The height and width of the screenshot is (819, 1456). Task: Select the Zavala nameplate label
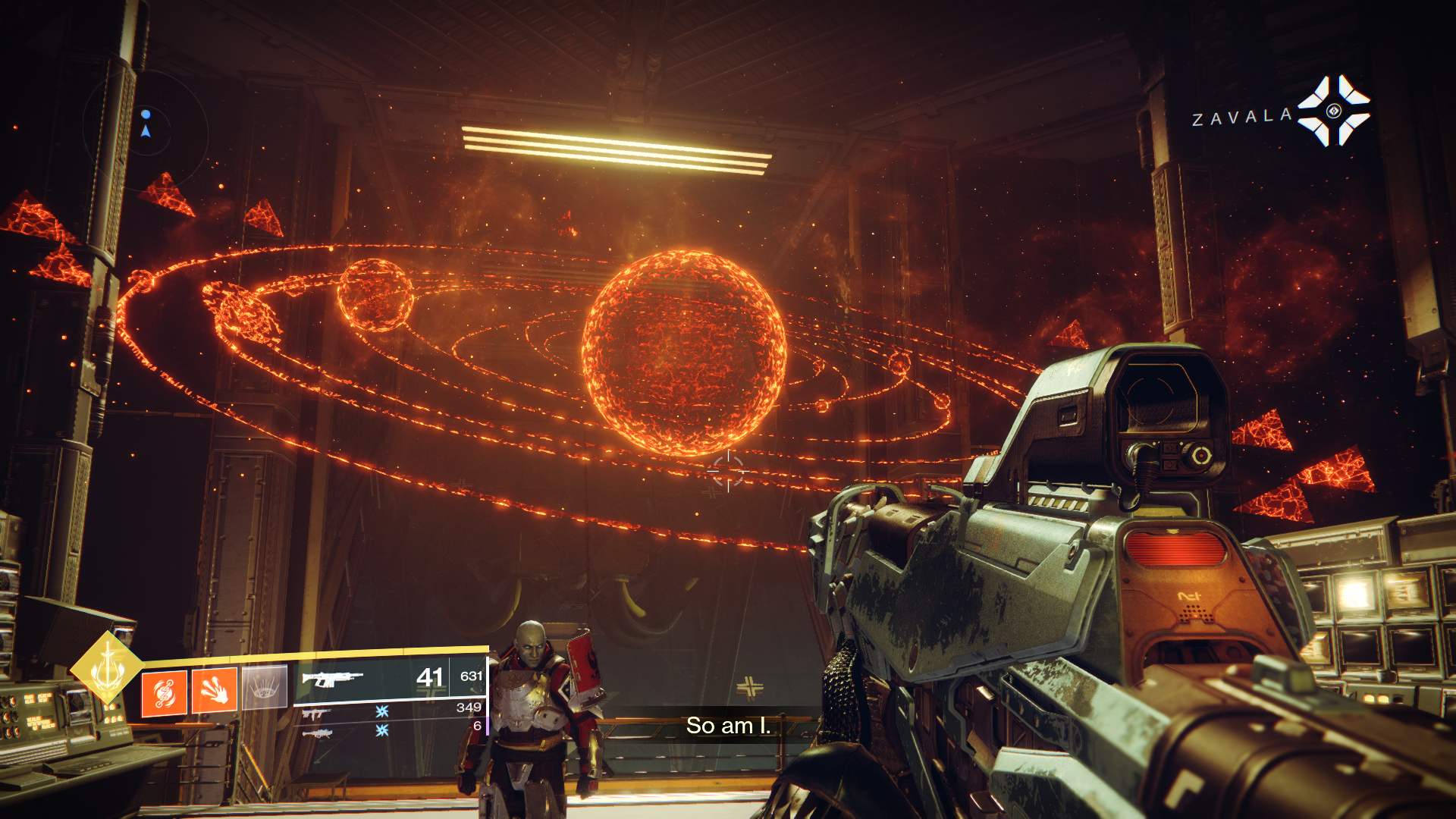pos(1241,115)
